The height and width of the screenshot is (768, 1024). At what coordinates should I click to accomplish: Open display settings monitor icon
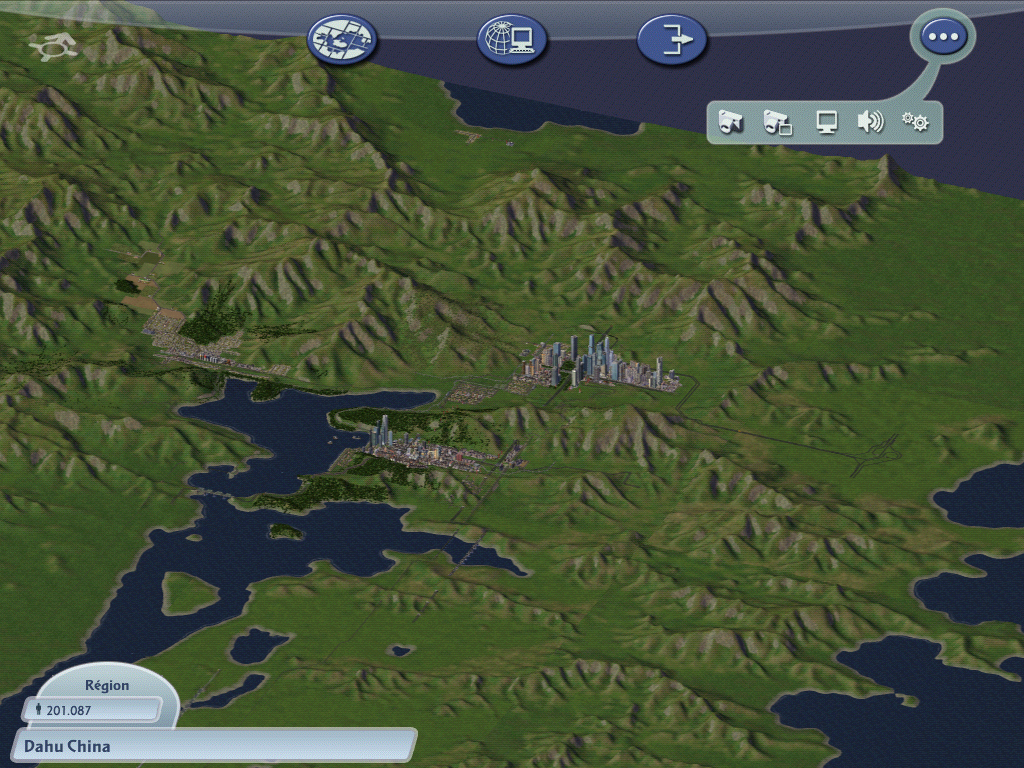(826, 123)
